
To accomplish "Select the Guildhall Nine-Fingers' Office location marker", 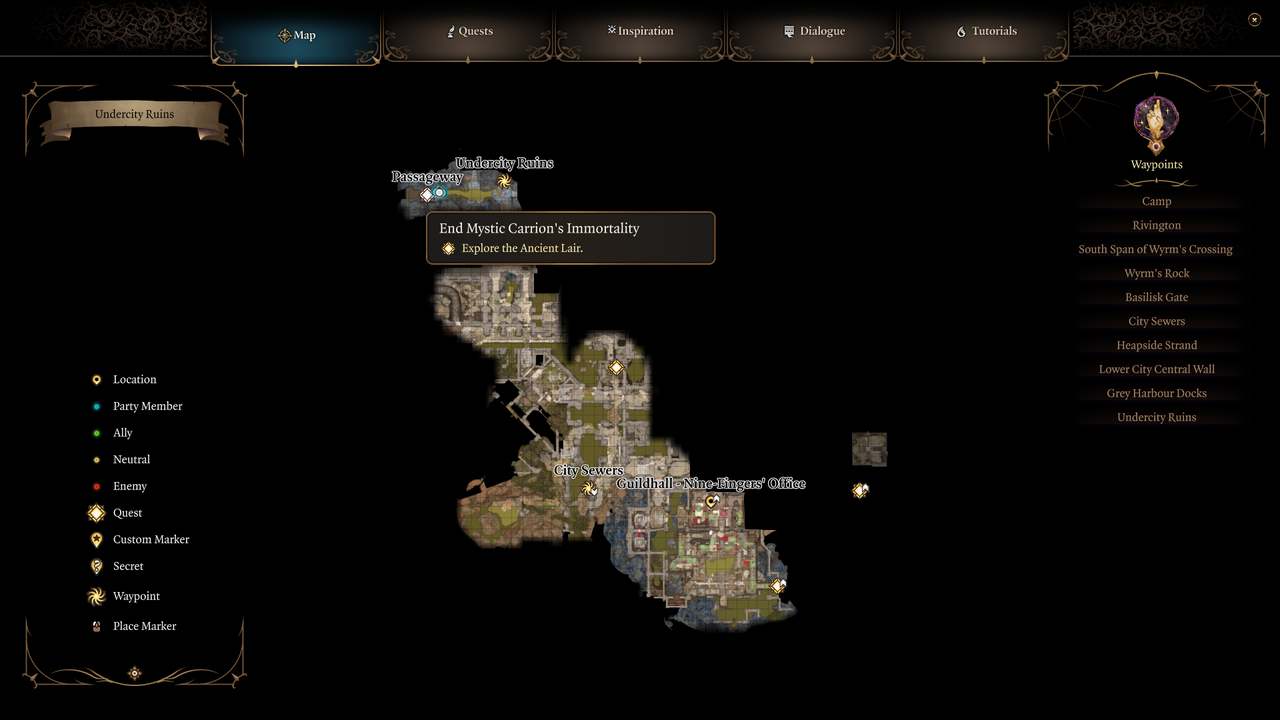I will pyautogui.click(x=711, y=501).
